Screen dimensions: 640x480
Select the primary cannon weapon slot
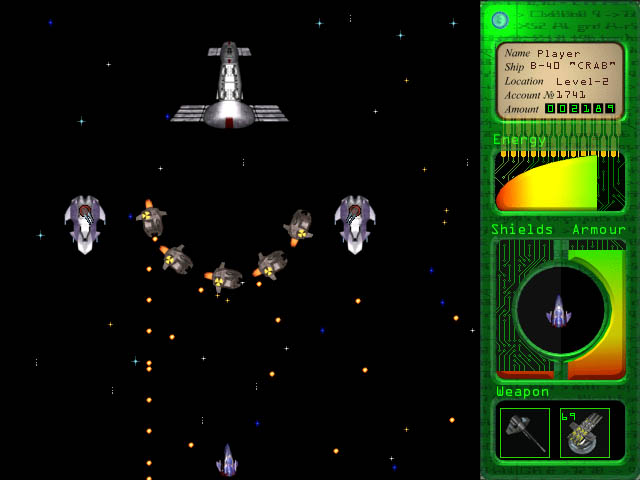525,432
